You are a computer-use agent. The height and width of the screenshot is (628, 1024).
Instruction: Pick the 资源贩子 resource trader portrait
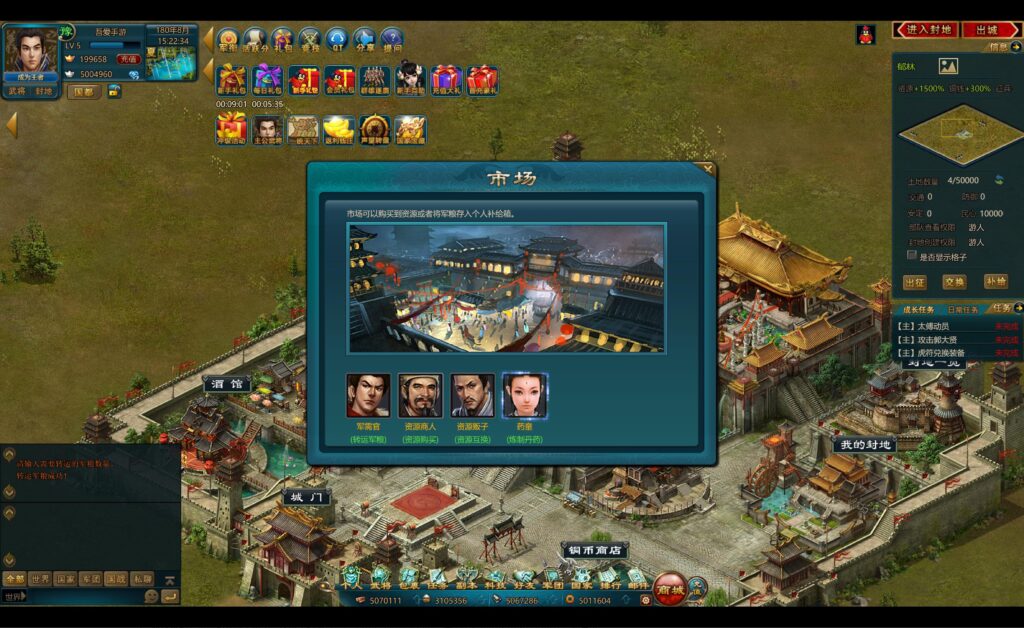click(x=472, y=395)
